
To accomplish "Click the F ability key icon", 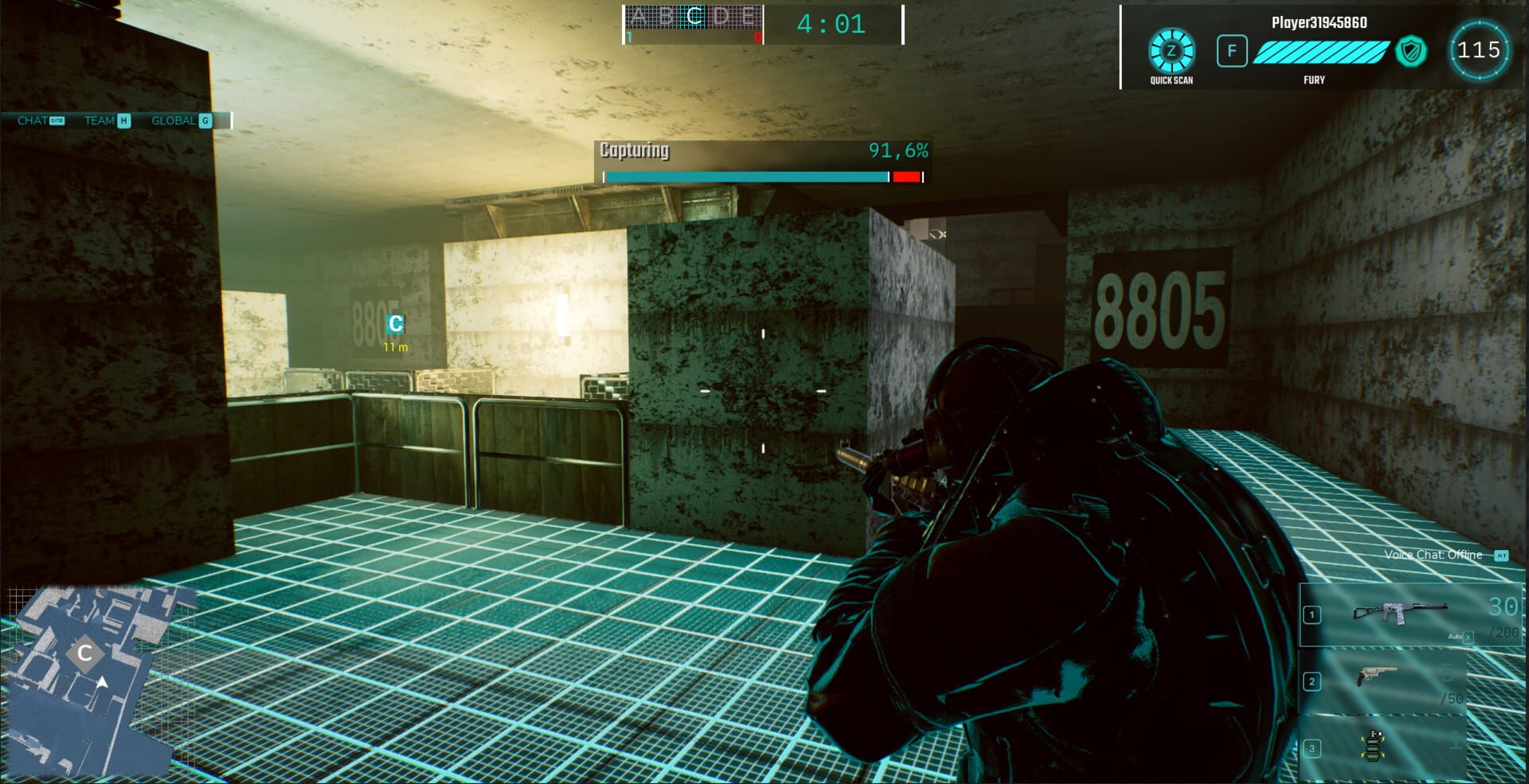I will 1232,51.
